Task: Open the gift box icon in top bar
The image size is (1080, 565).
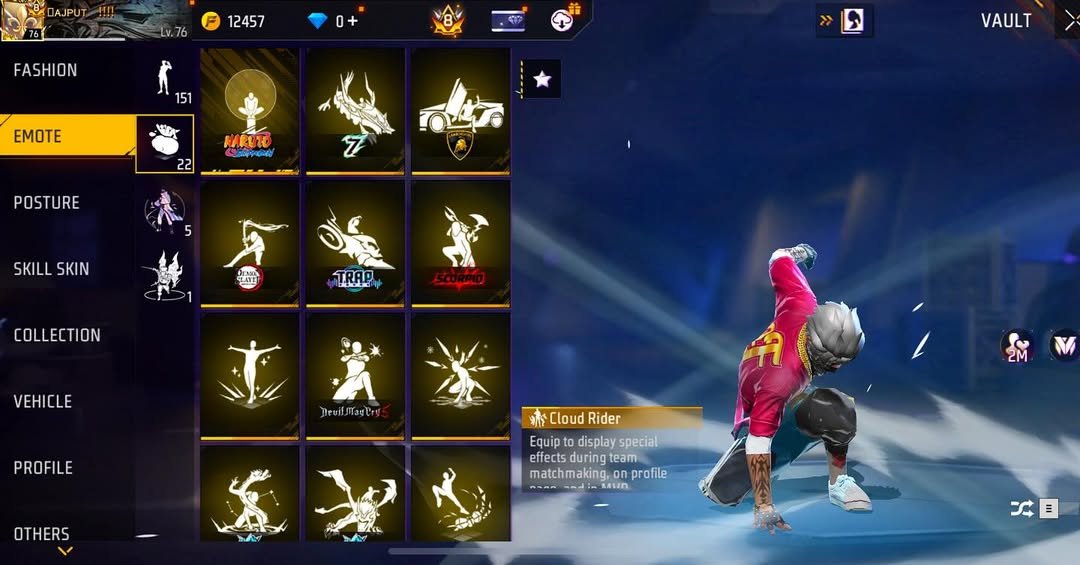Action: 565,20
